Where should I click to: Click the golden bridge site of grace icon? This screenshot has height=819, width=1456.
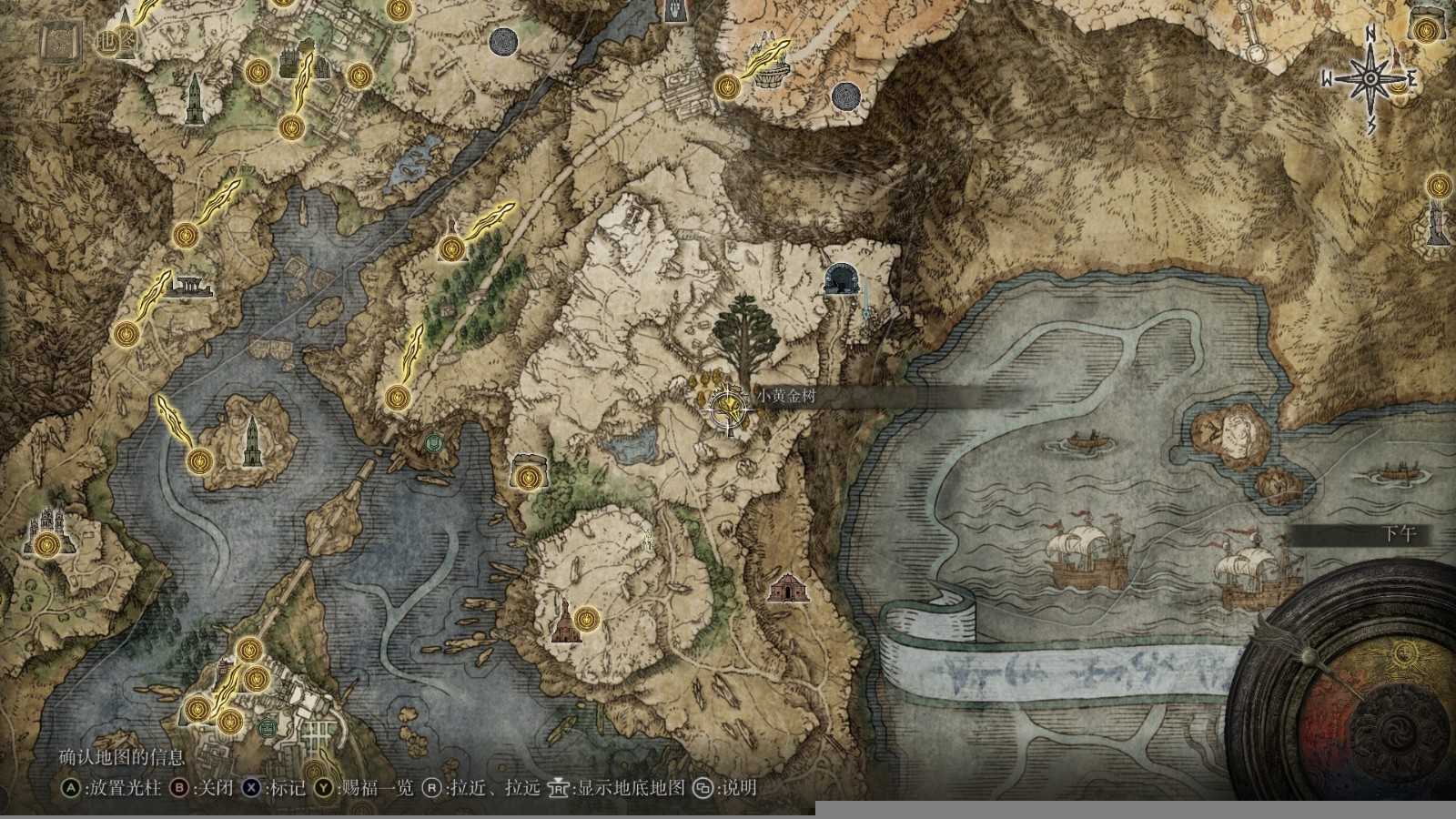pyautogui.click(x=248, y=648)
